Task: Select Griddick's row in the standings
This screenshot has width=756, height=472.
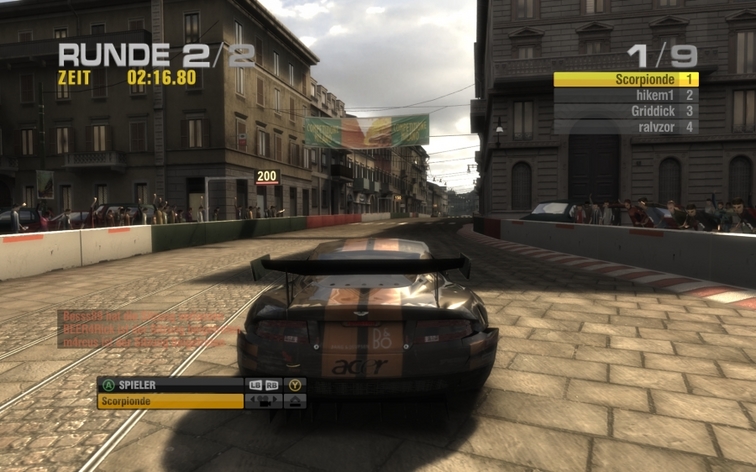Action: tap(625, 111)
